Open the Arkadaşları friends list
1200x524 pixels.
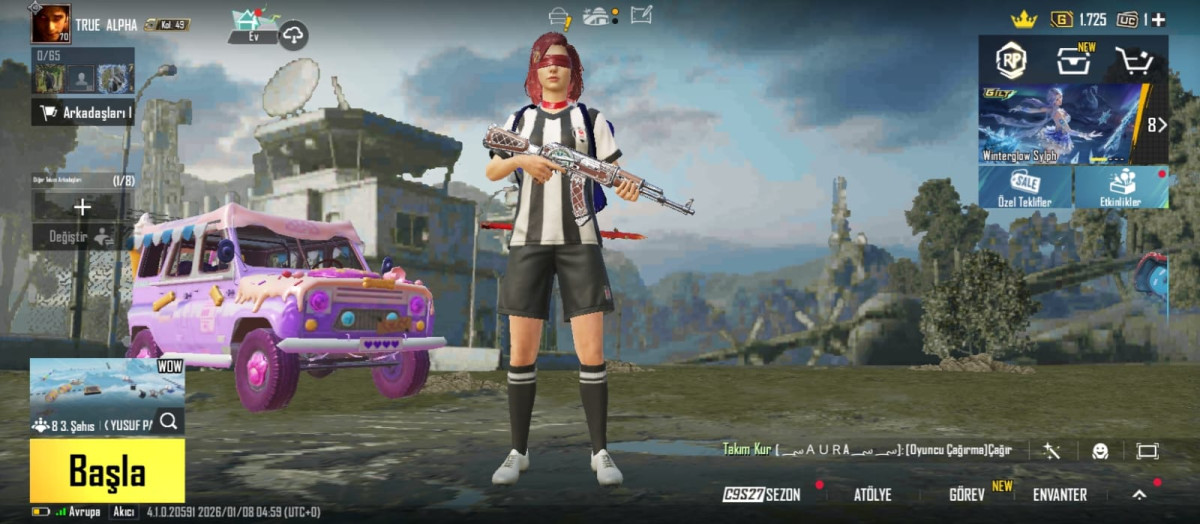point(84,113)
